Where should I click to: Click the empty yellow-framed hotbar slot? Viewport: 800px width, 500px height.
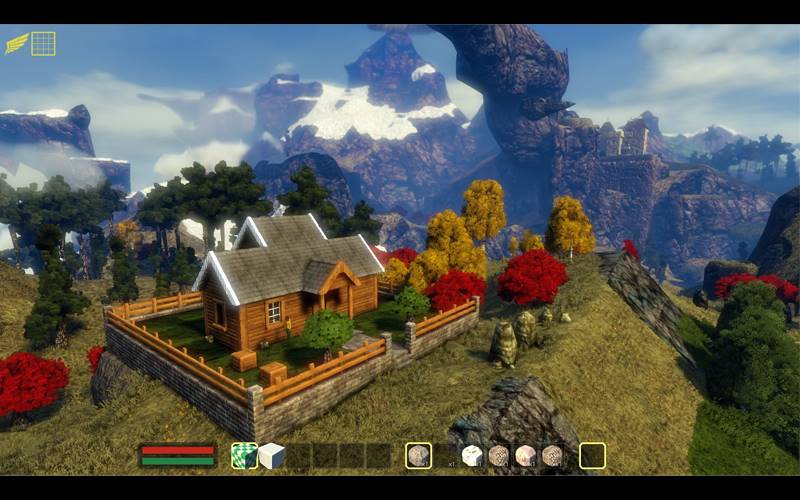click(x=592, y=456)
